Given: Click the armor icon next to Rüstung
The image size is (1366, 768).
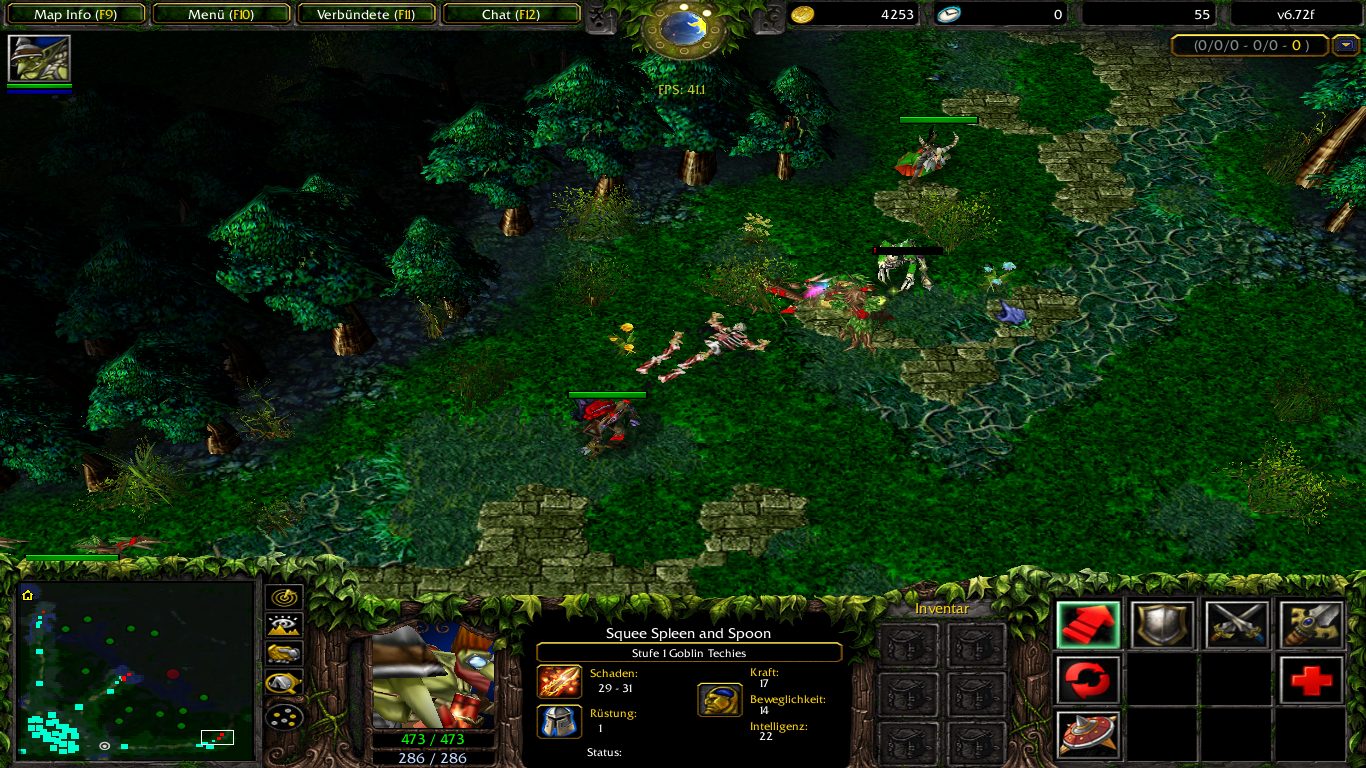Looking at the screenshot, I should pos(559,721).
